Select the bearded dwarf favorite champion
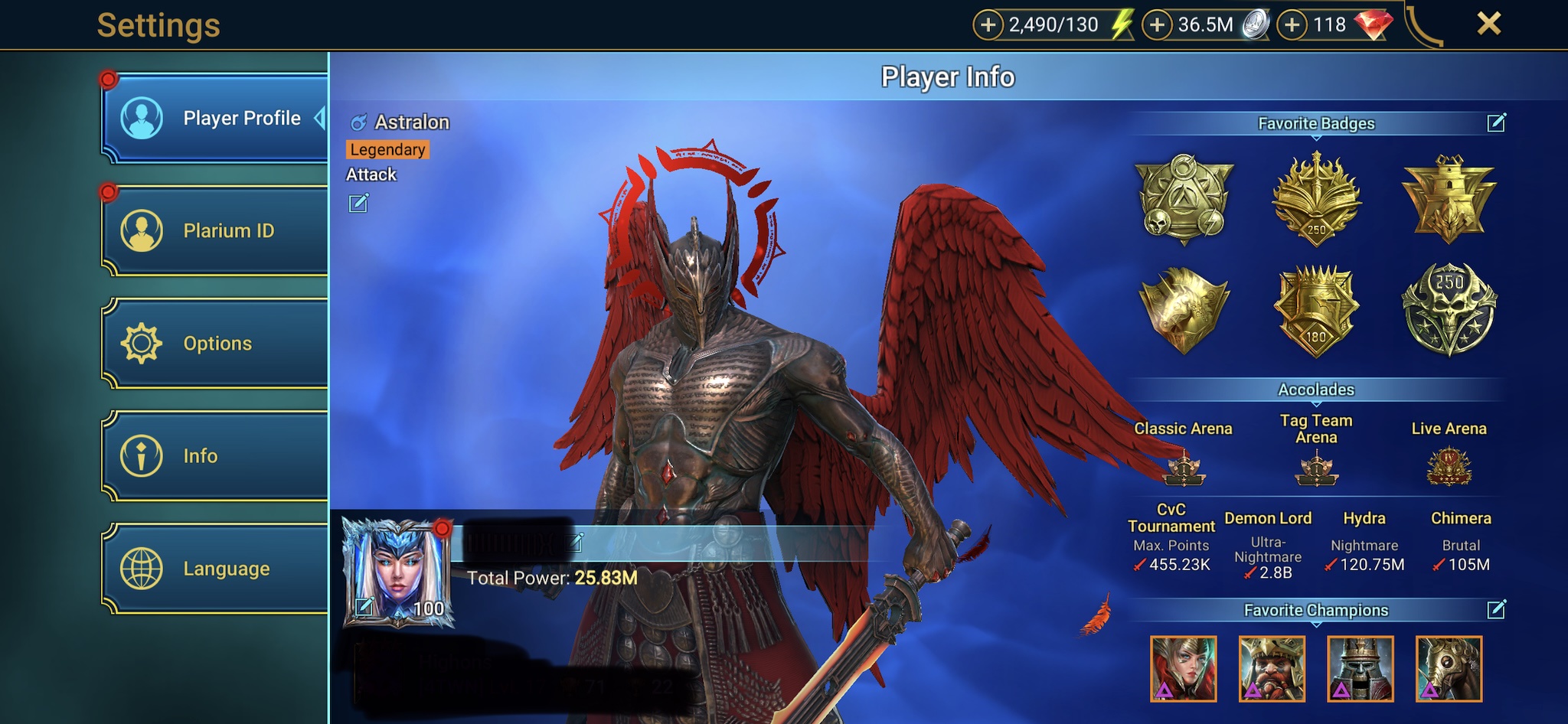 1272,669
